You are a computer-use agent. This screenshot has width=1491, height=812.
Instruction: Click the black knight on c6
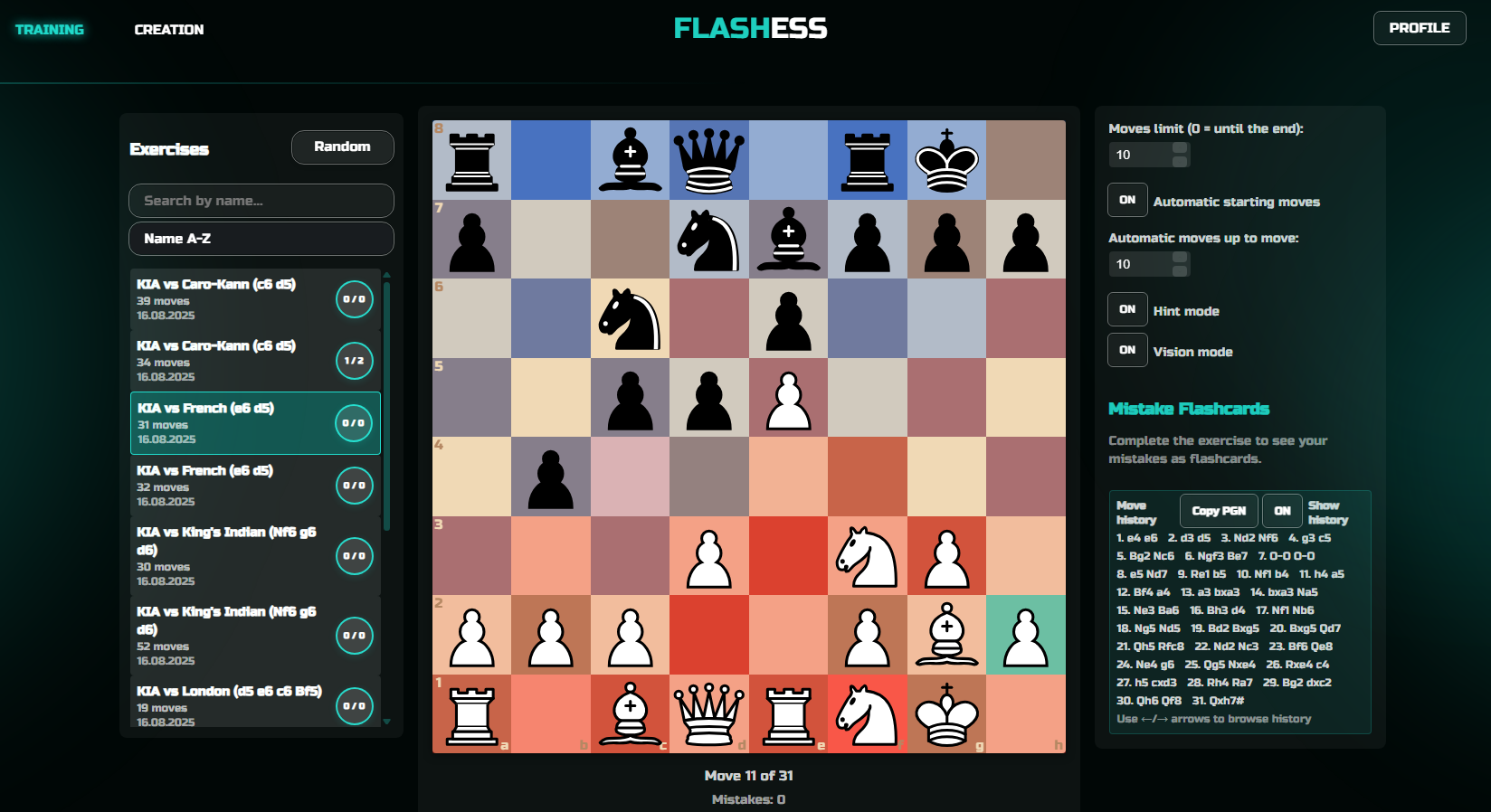click(630, 318)
